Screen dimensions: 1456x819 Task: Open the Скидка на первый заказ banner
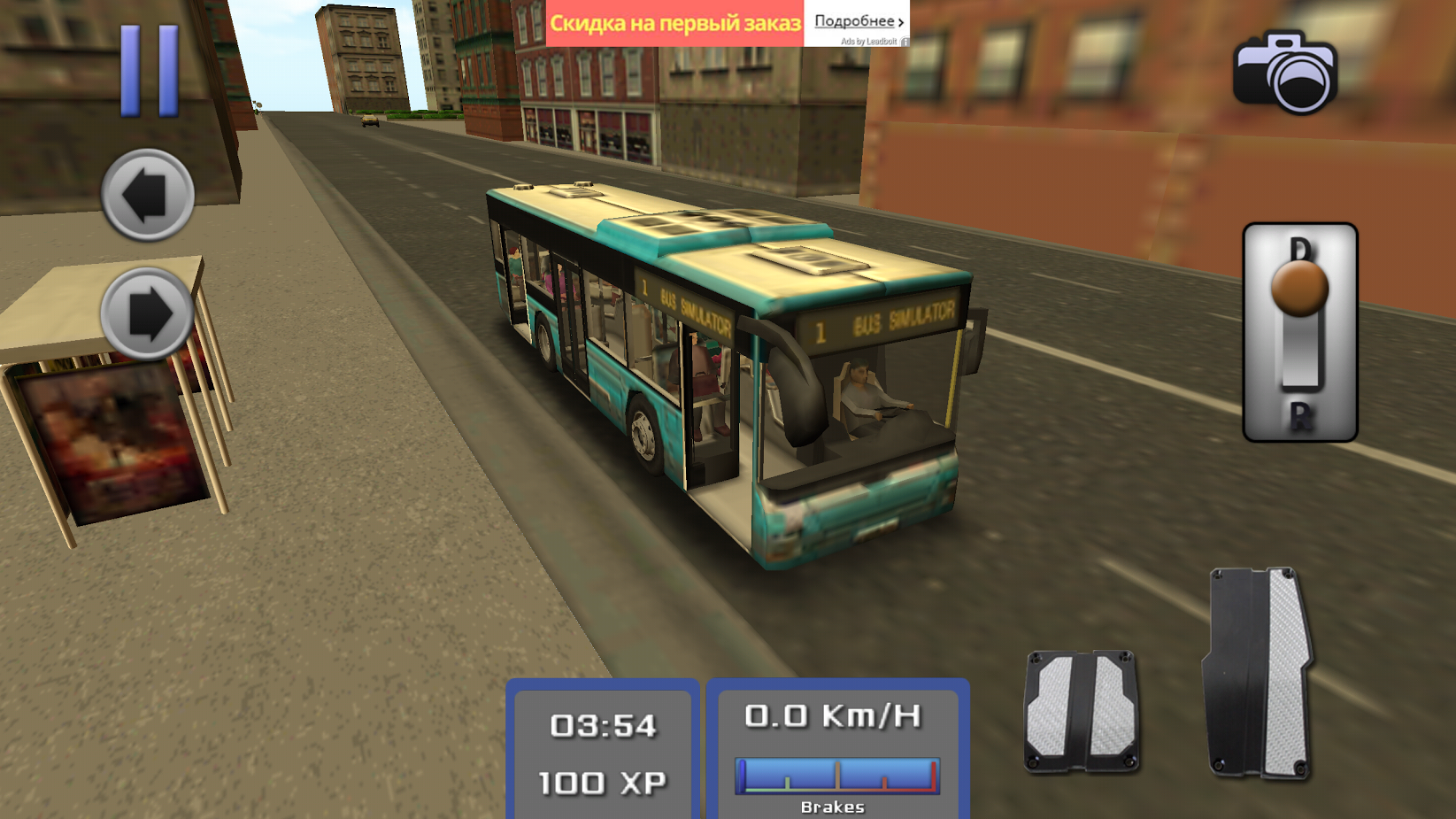(675, 20)
